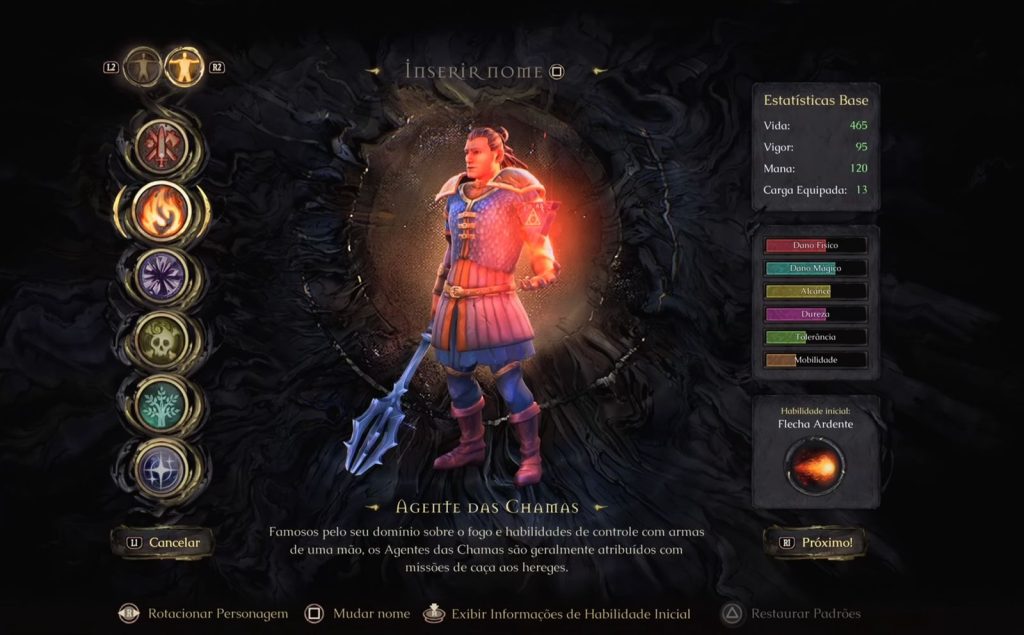The image size is (1024, 635).
Task: Select the highlighted second body type icon
Action: (184, 67)
